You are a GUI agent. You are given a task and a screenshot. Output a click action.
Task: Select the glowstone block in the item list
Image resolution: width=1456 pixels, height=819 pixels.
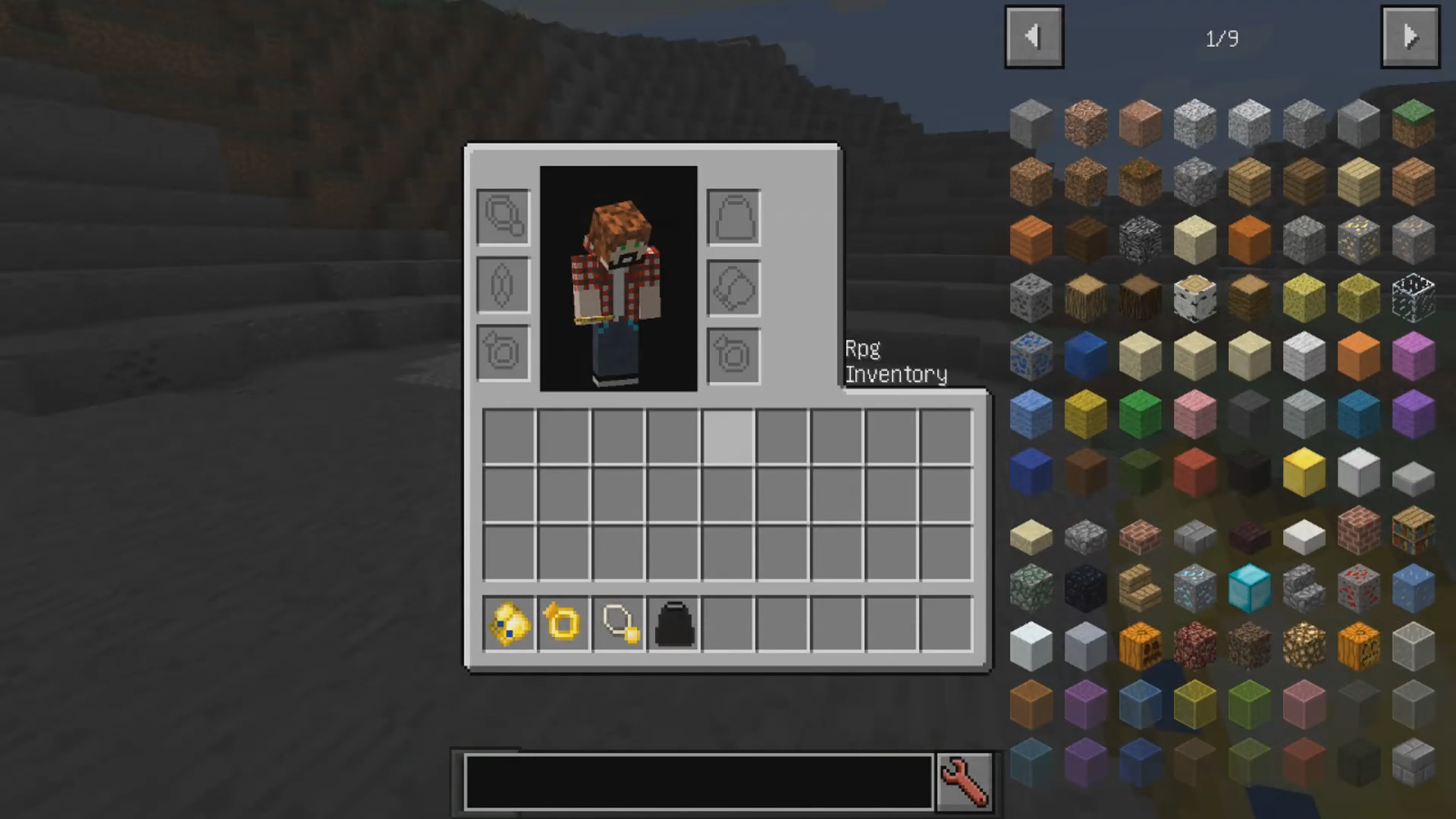click(x=1304, y=646)
